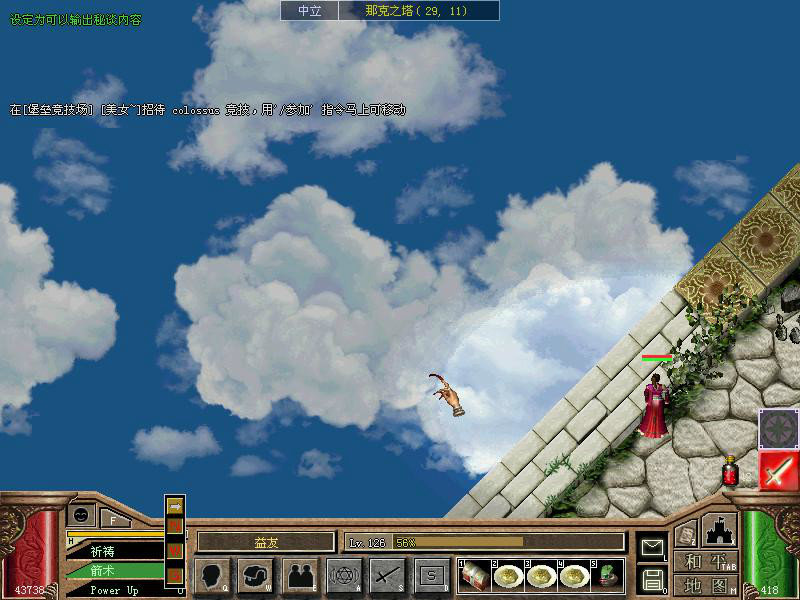Activate the Power Up skill entry

(115, 590)
